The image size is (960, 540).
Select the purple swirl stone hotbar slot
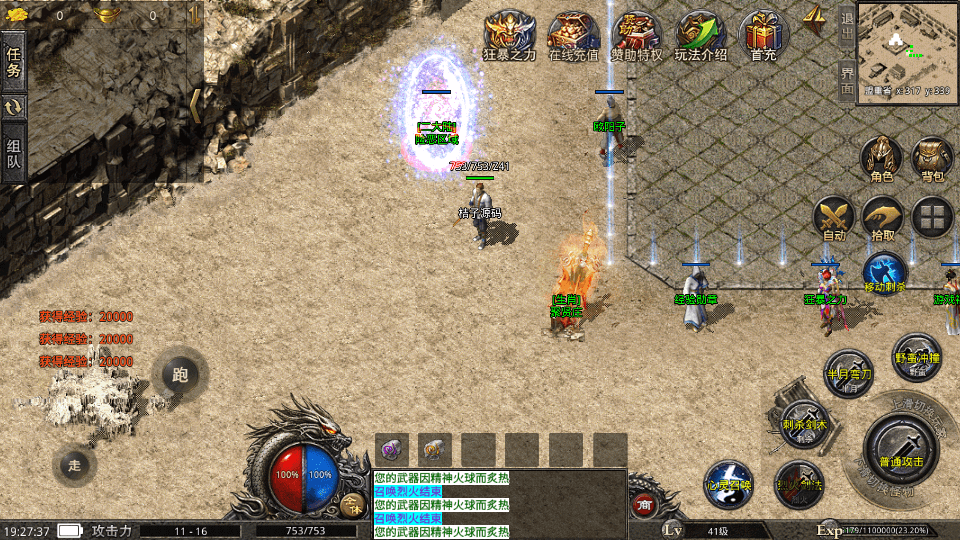(390, 449)
